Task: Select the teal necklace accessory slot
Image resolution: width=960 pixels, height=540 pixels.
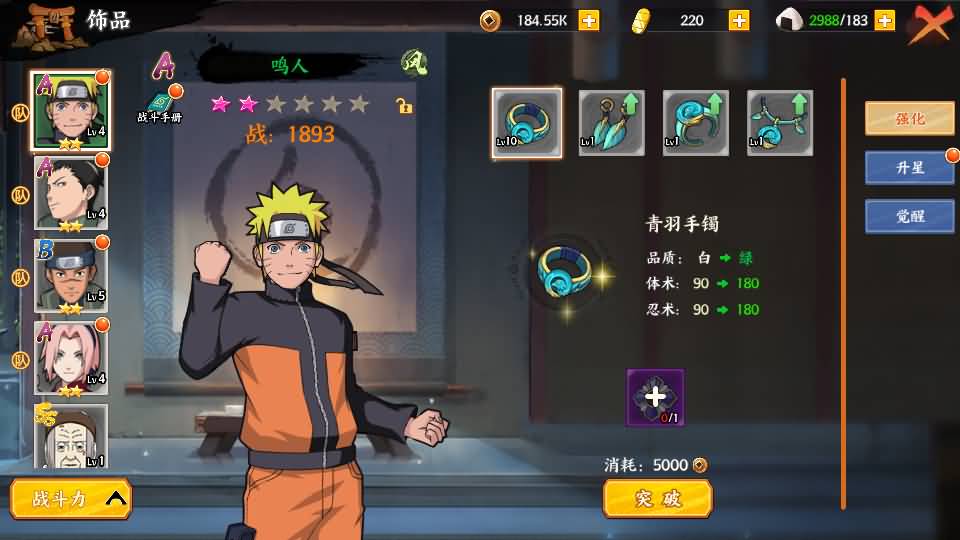Action: pos(779,122)
